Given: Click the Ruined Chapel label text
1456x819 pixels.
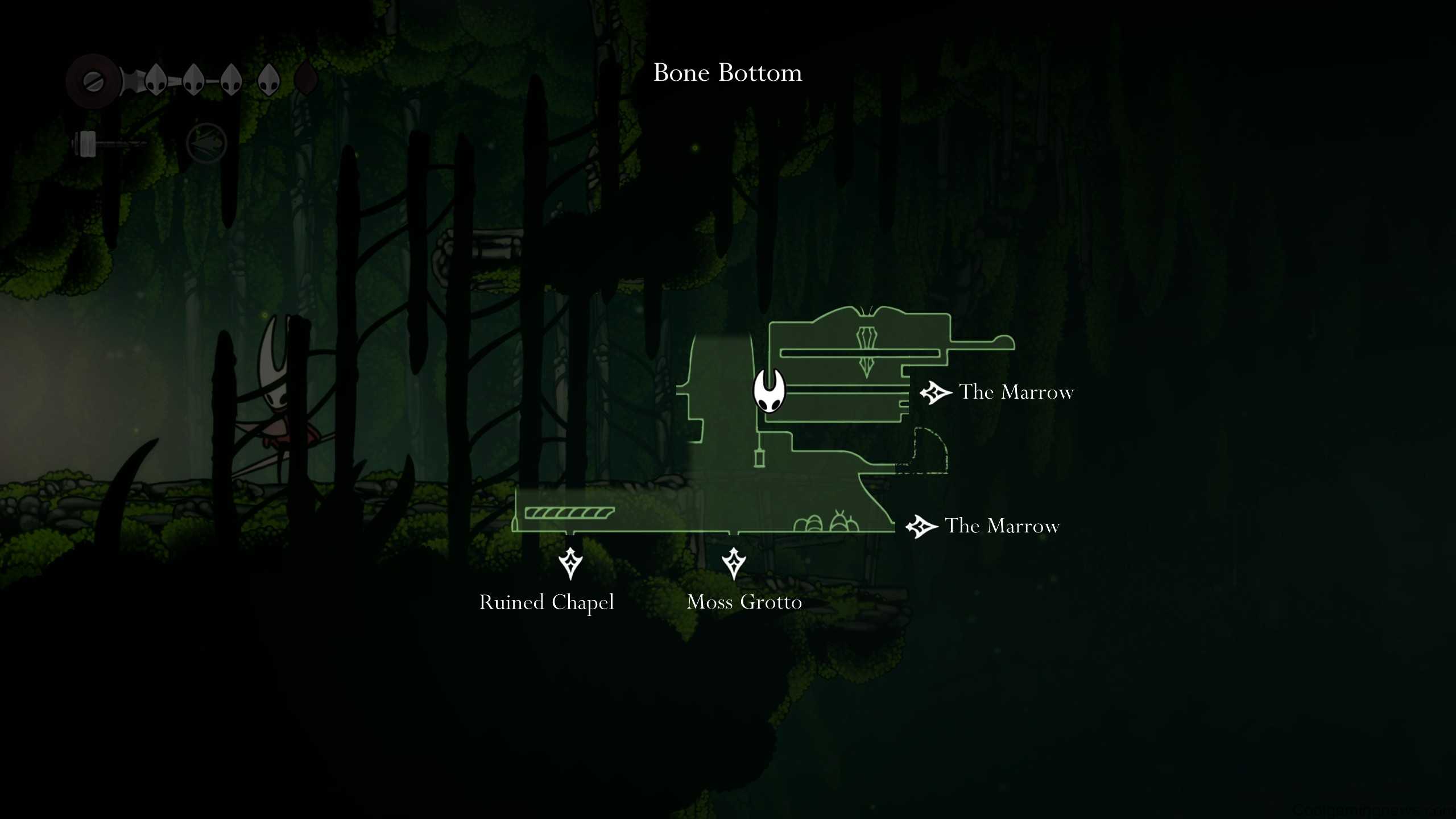Looking at the screenshot, I should 547,602.
